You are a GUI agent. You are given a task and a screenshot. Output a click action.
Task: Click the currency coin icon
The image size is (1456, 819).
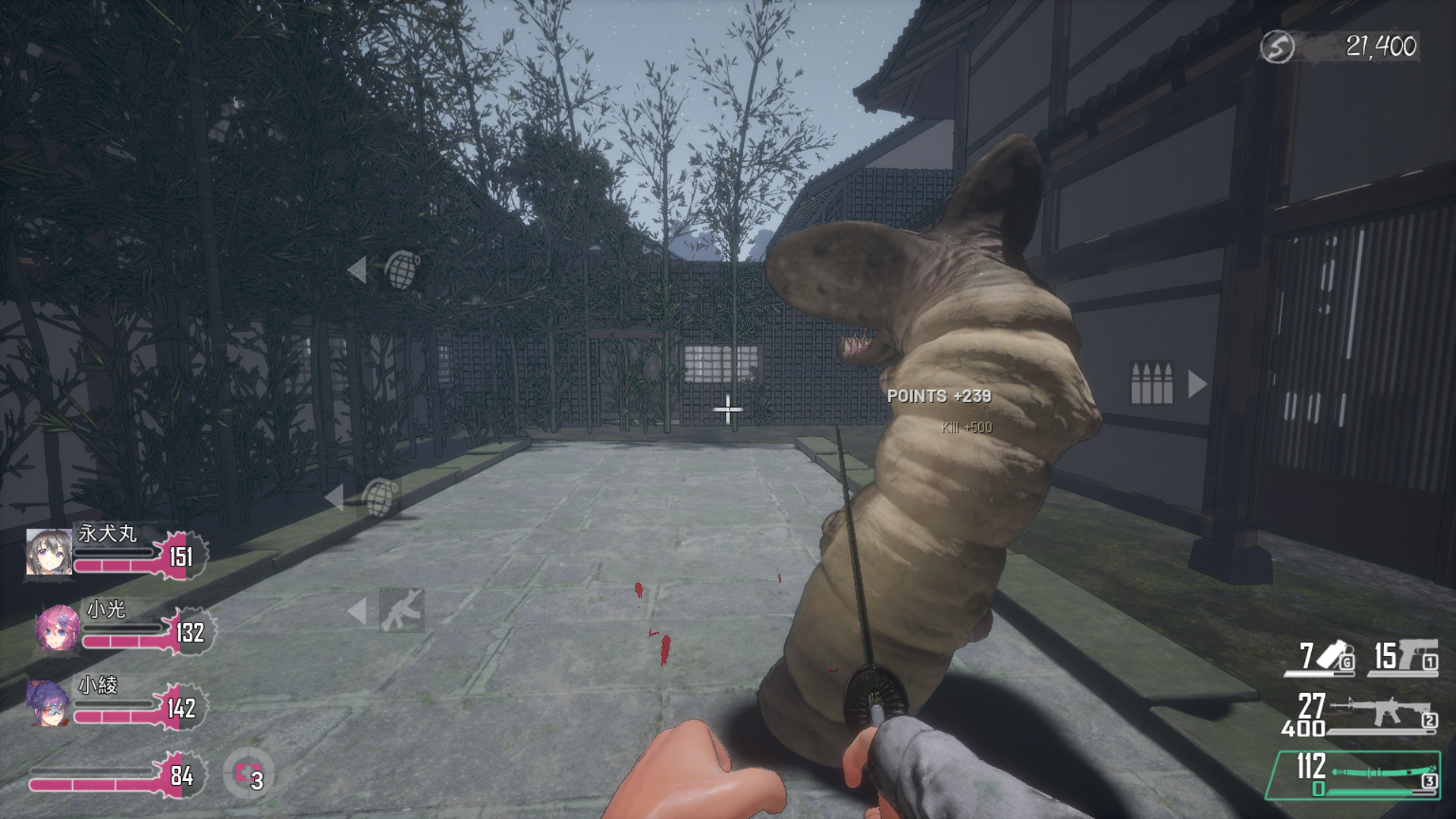pyautogui.click(x=1277, y=47)
